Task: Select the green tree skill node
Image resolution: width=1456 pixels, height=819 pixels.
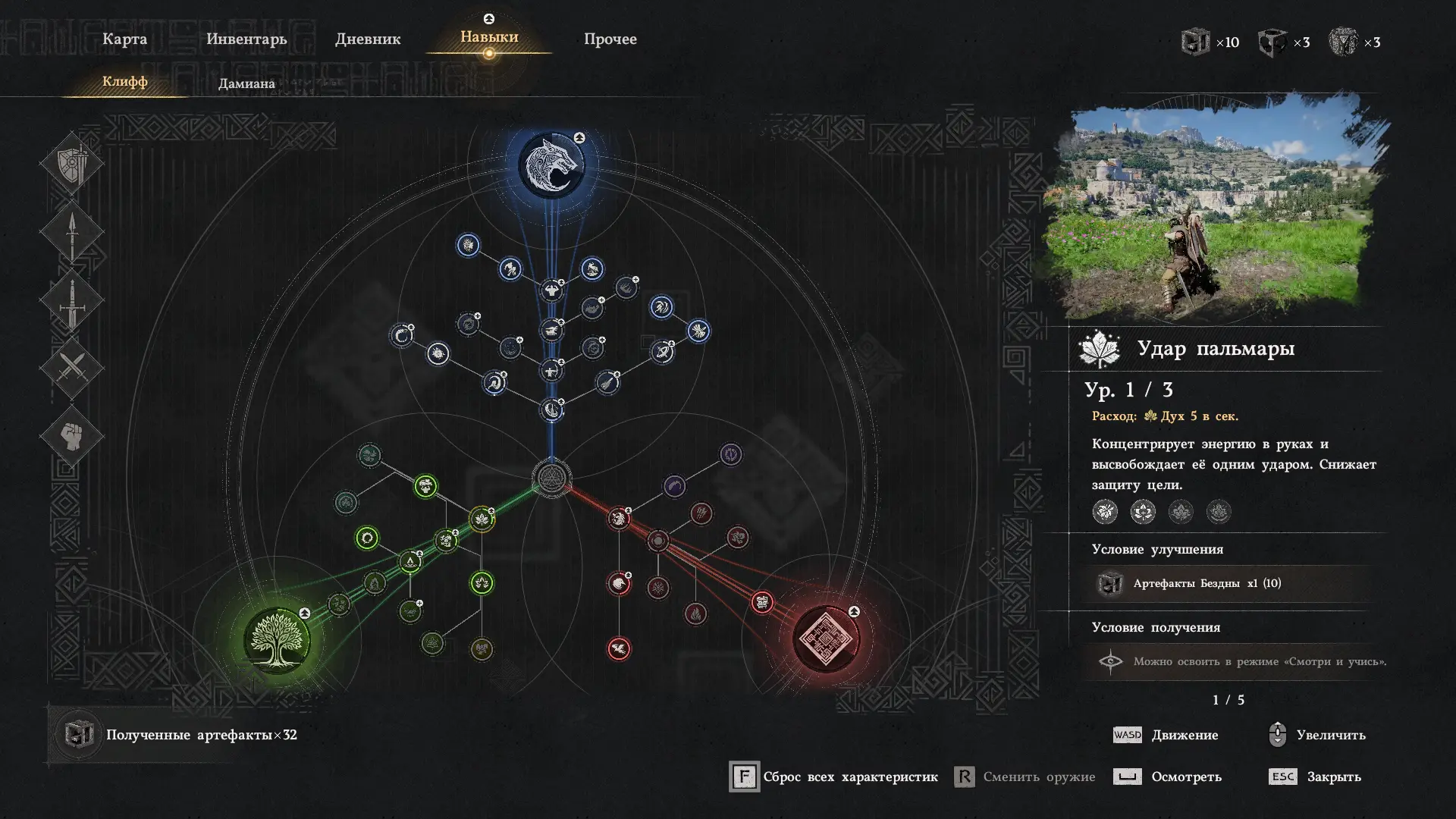Action: 277,641
